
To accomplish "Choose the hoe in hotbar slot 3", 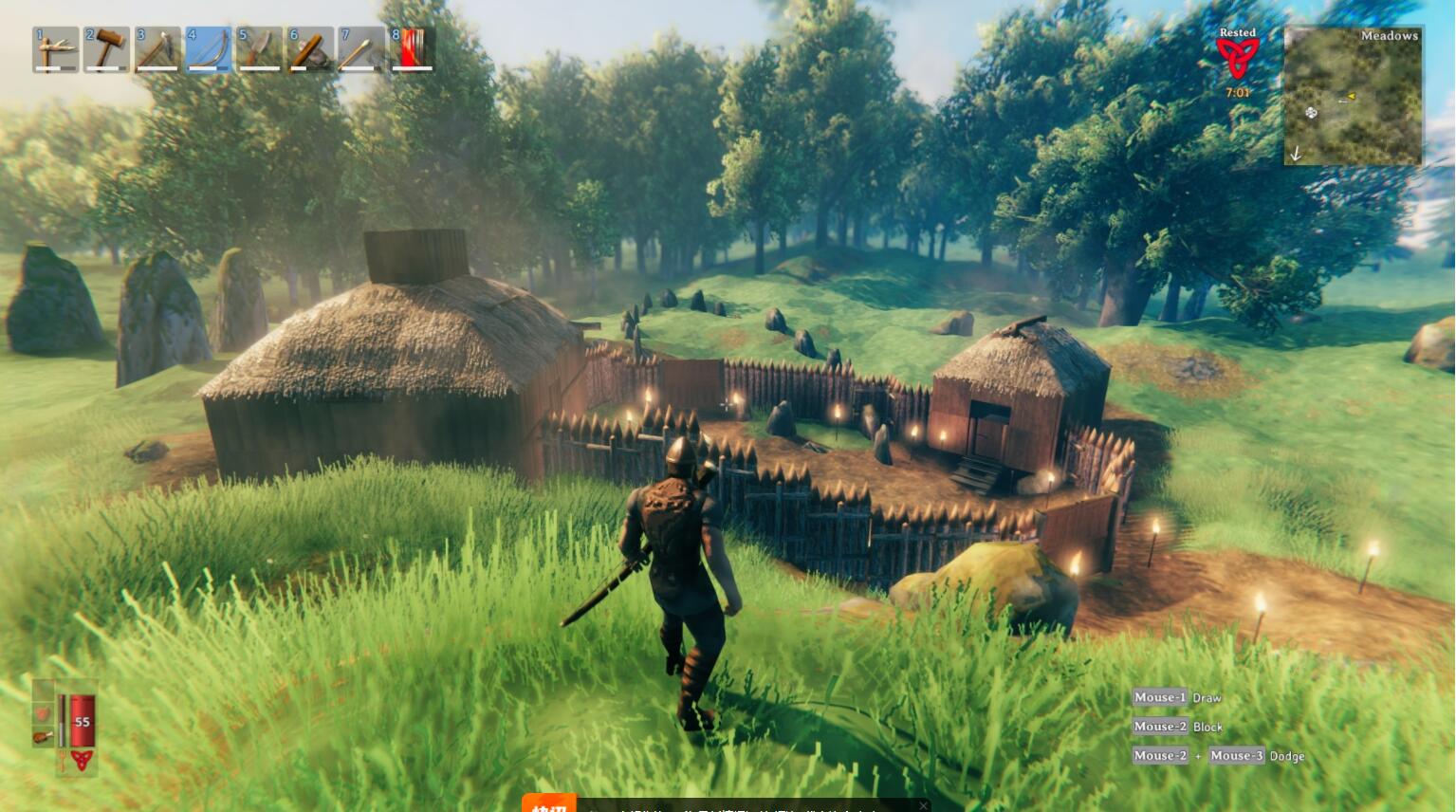I will [157, 49].
